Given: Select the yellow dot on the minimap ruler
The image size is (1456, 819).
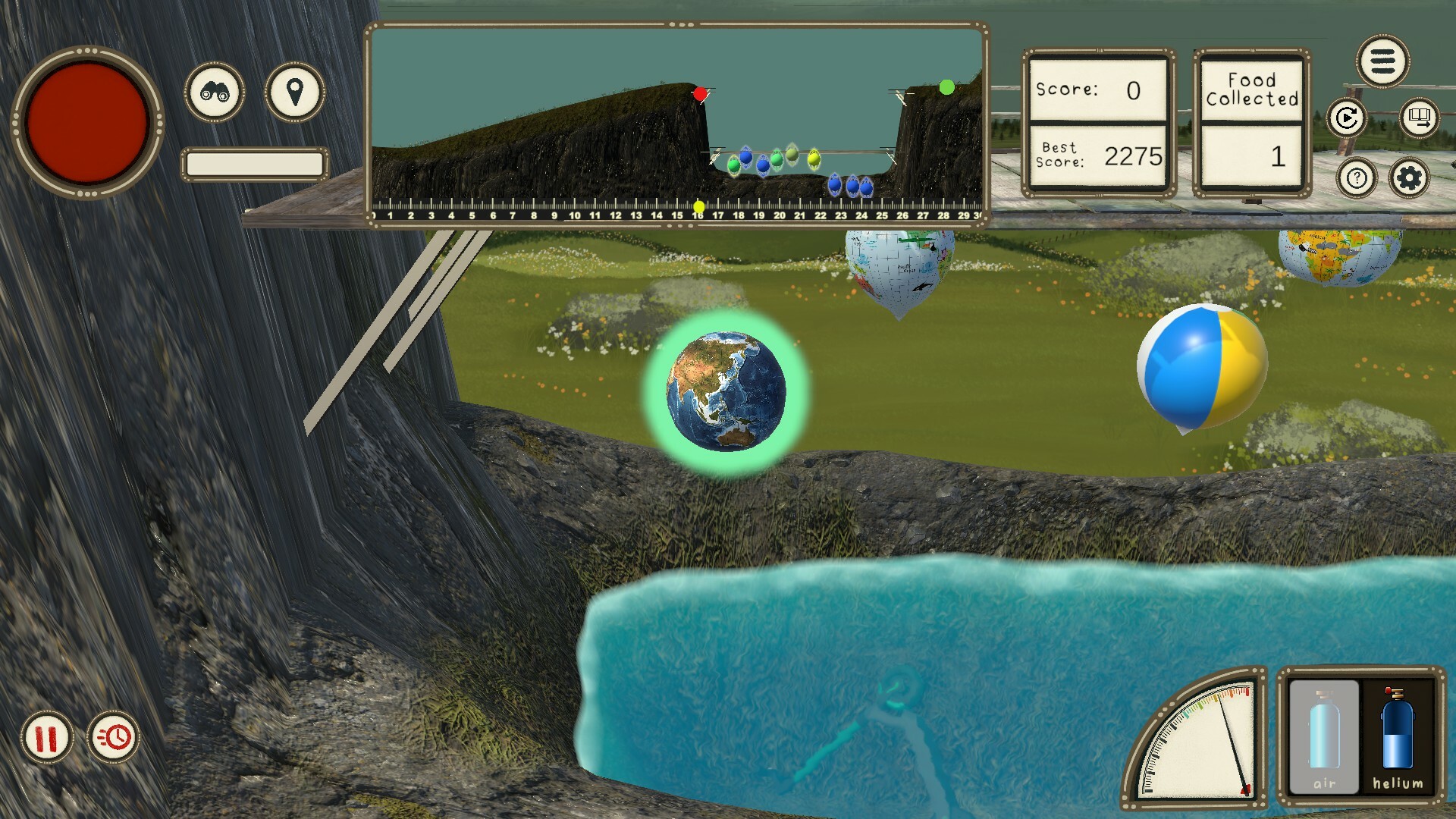Looking at the screenshot, I should coord(698,205).
